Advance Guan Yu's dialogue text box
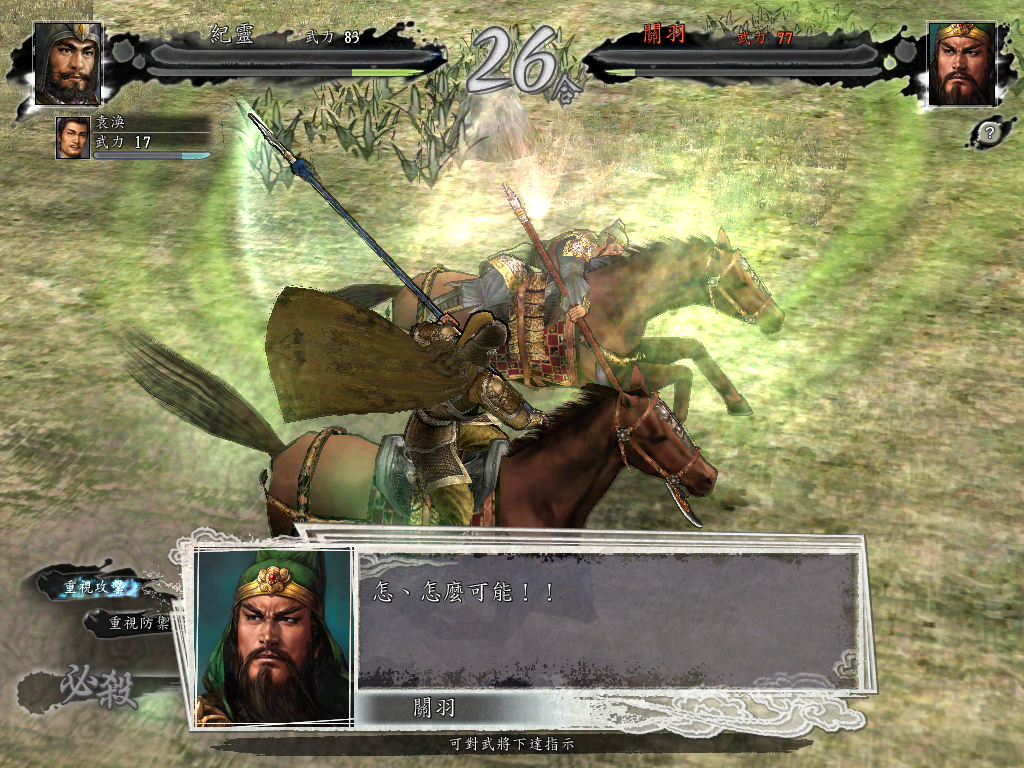The image size is (1024, 768). pos(607,620)
